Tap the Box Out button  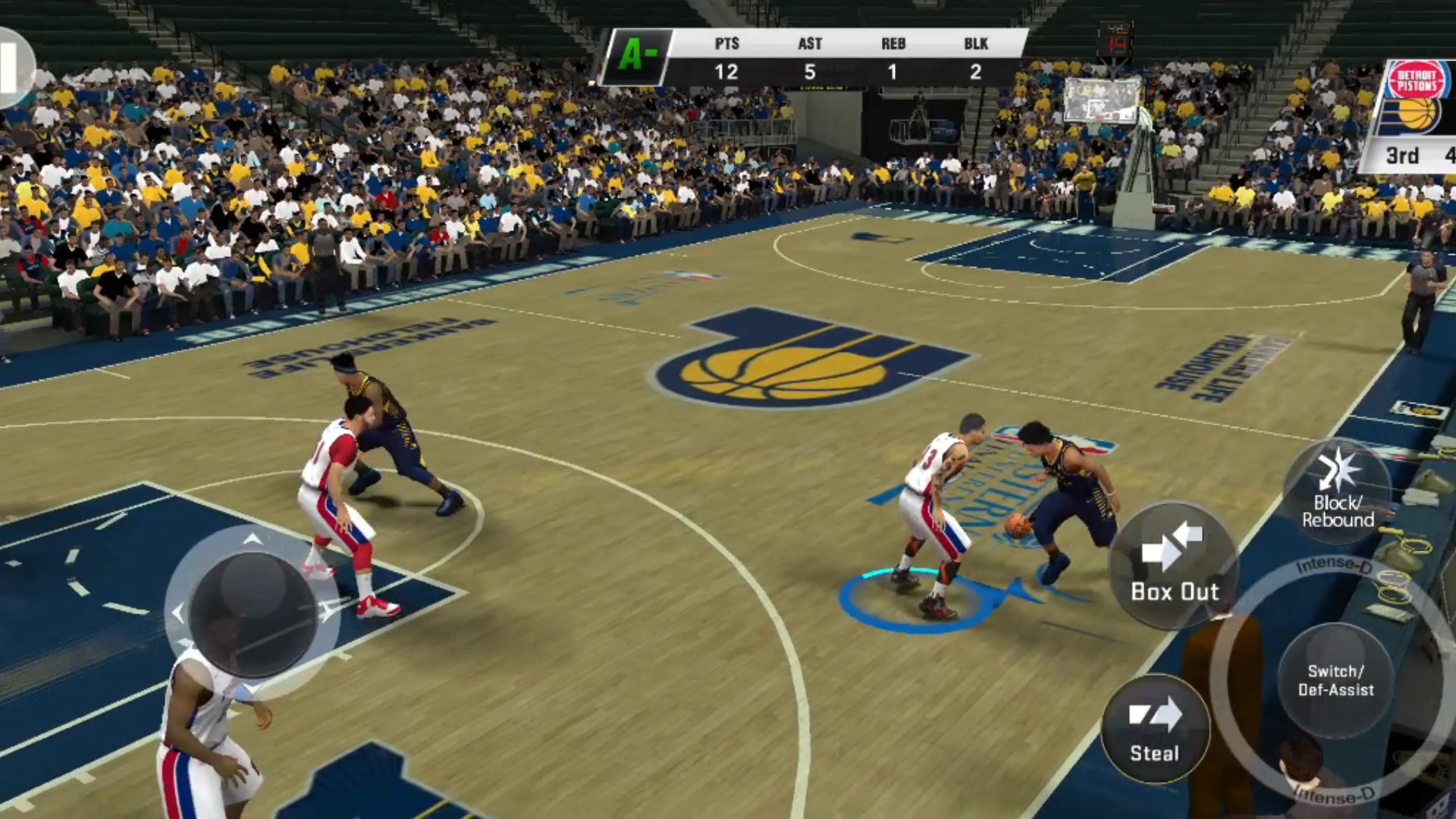tap(1173, 565)
